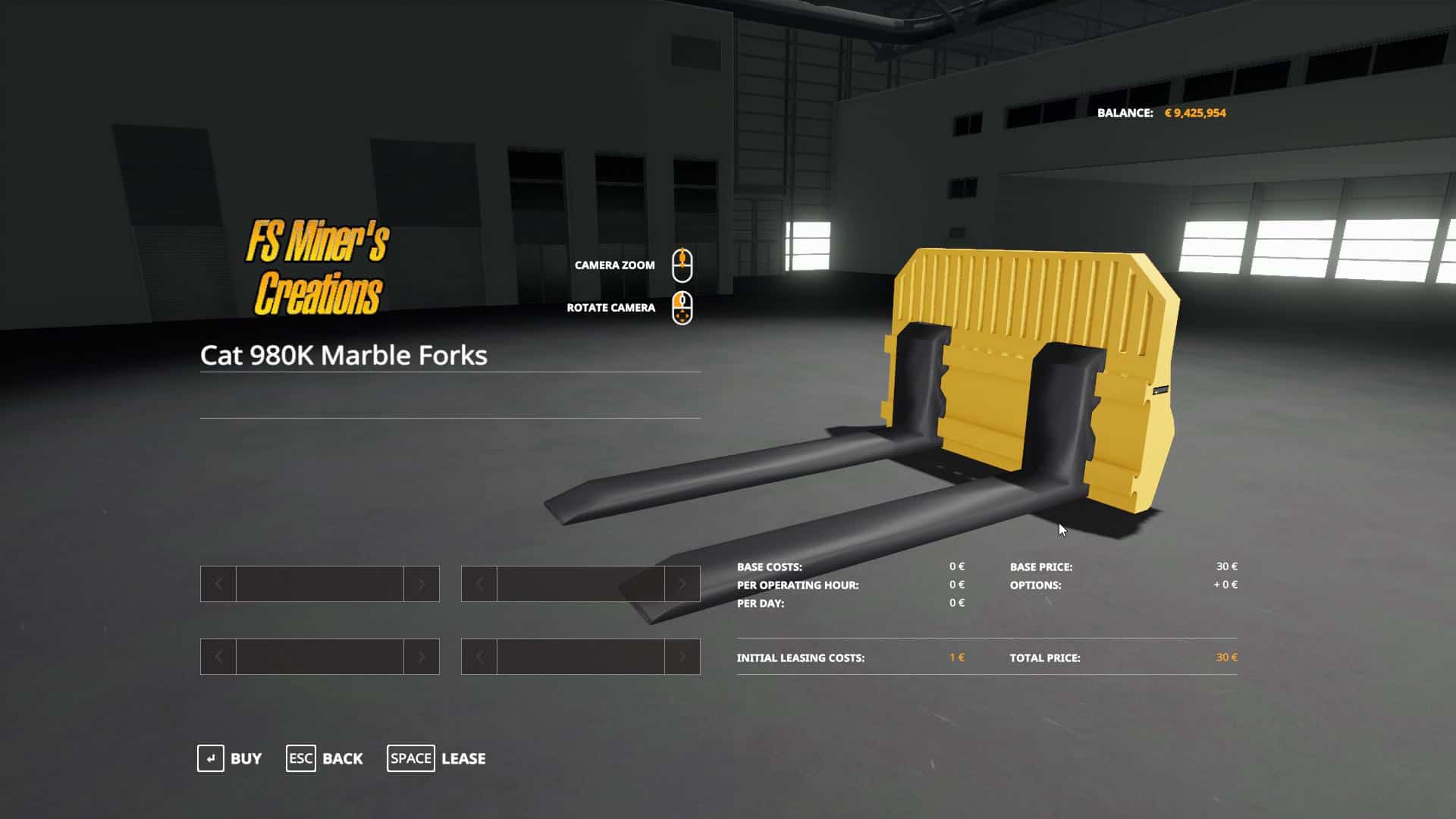Image resolution: width=1456 pixels, height=819 pixels.
Task: Lease the Marble Forks instead of buying
Action: tap(437, 758)
